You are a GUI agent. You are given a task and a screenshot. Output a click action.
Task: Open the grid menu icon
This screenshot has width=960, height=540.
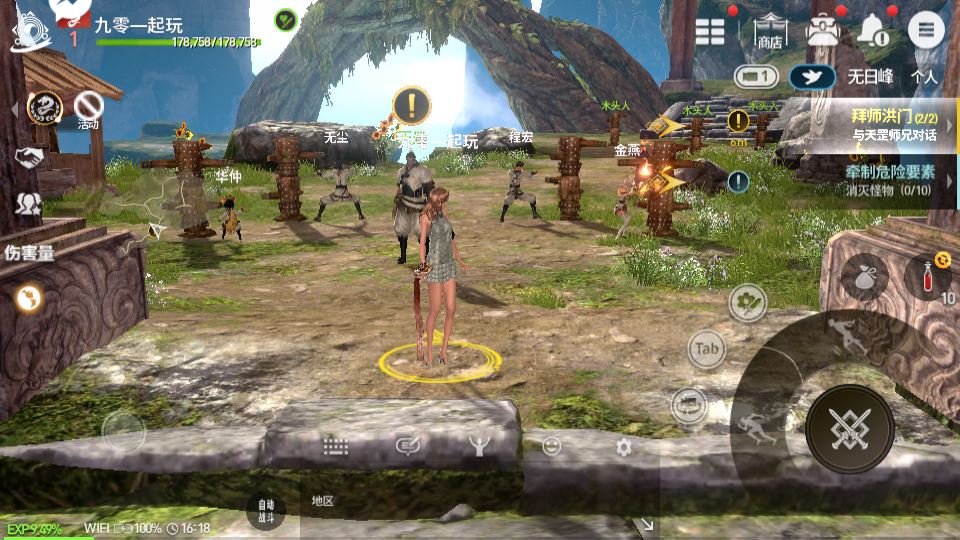tap(710, 31)
